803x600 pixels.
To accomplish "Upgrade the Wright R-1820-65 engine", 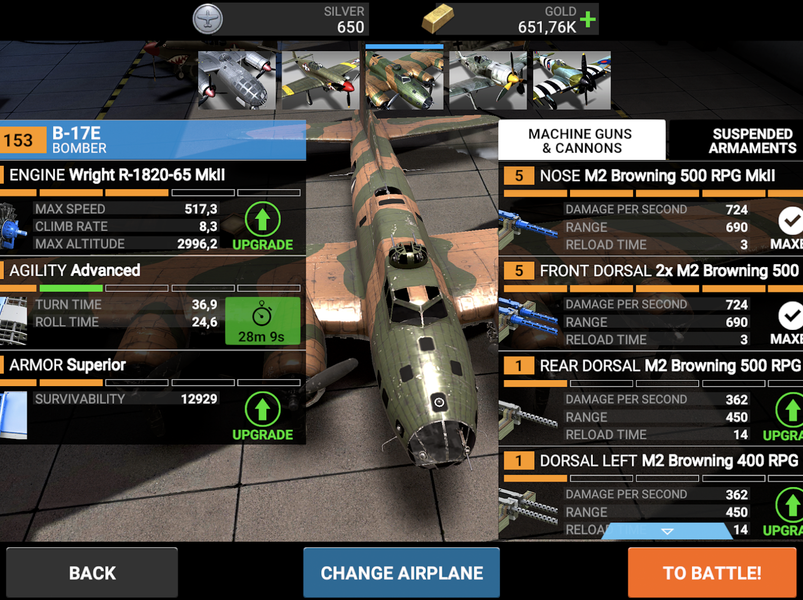I will pos(263,226).
